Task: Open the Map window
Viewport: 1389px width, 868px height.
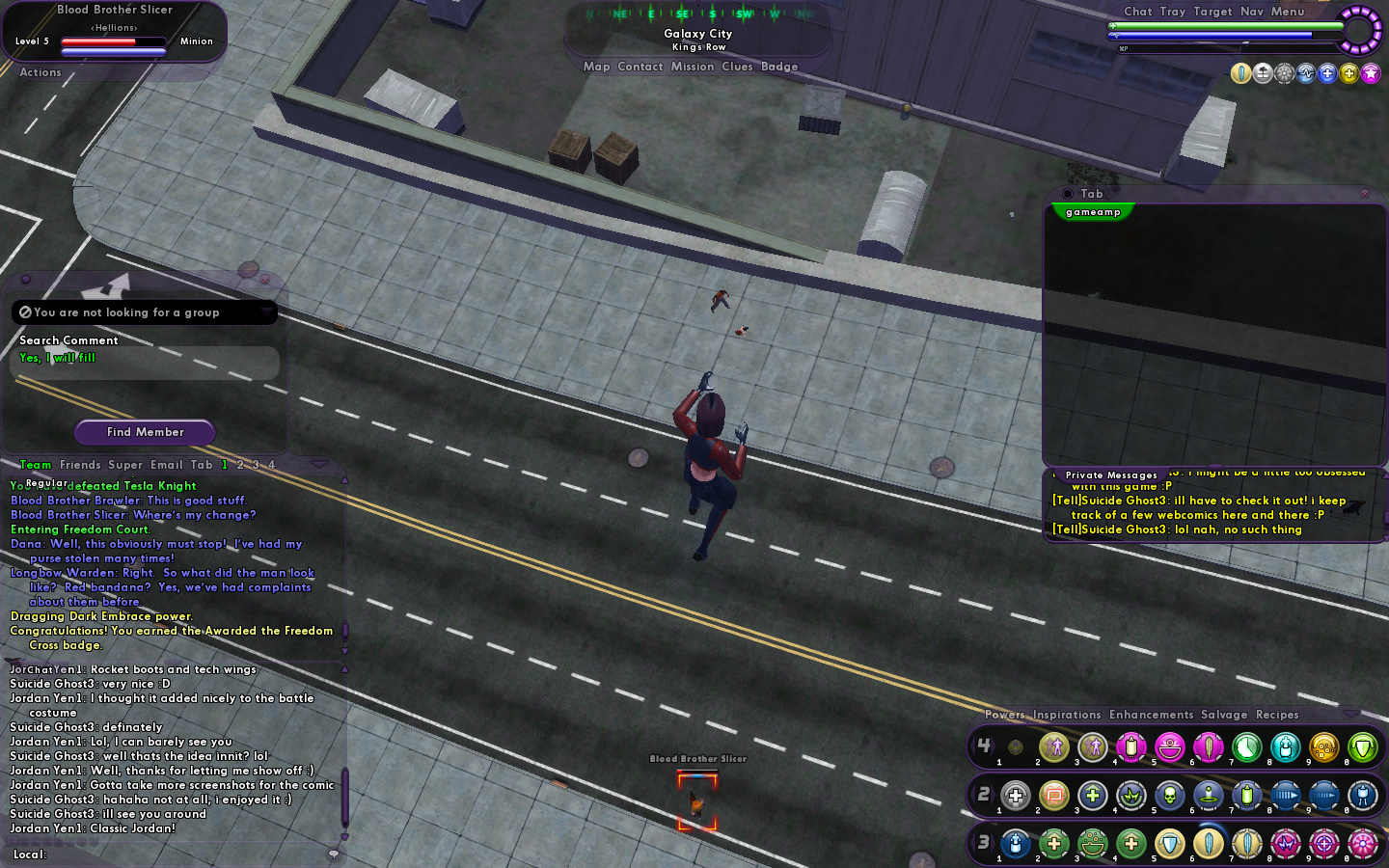Action: (596, 67)
